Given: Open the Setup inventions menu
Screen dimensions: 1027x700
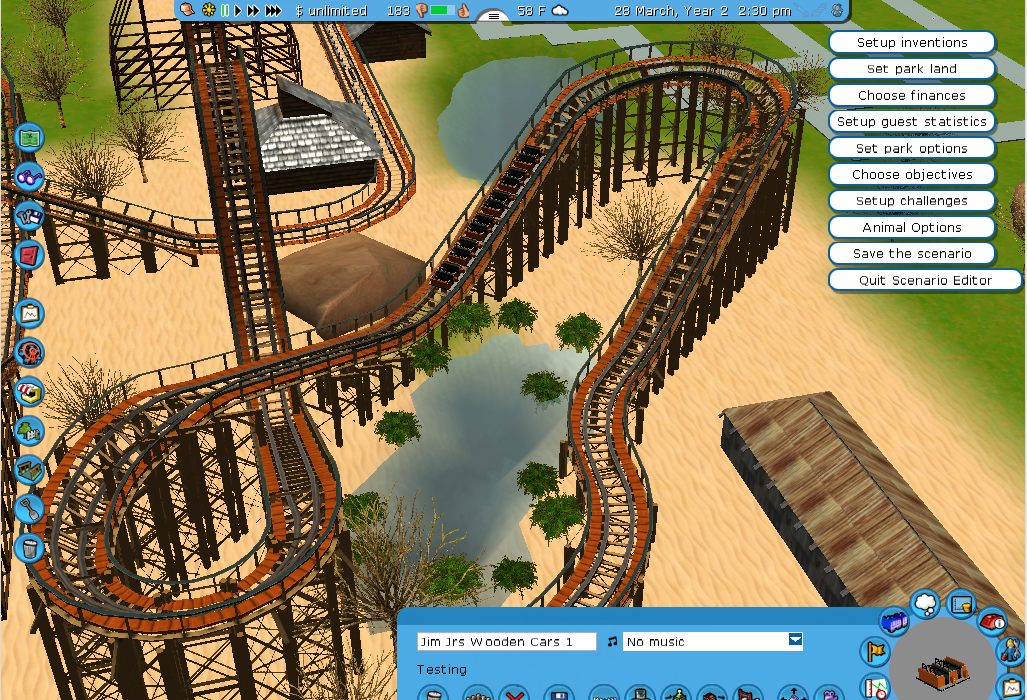Looking at the screenshot, I should pyautogui.click(x=911, y=43).
